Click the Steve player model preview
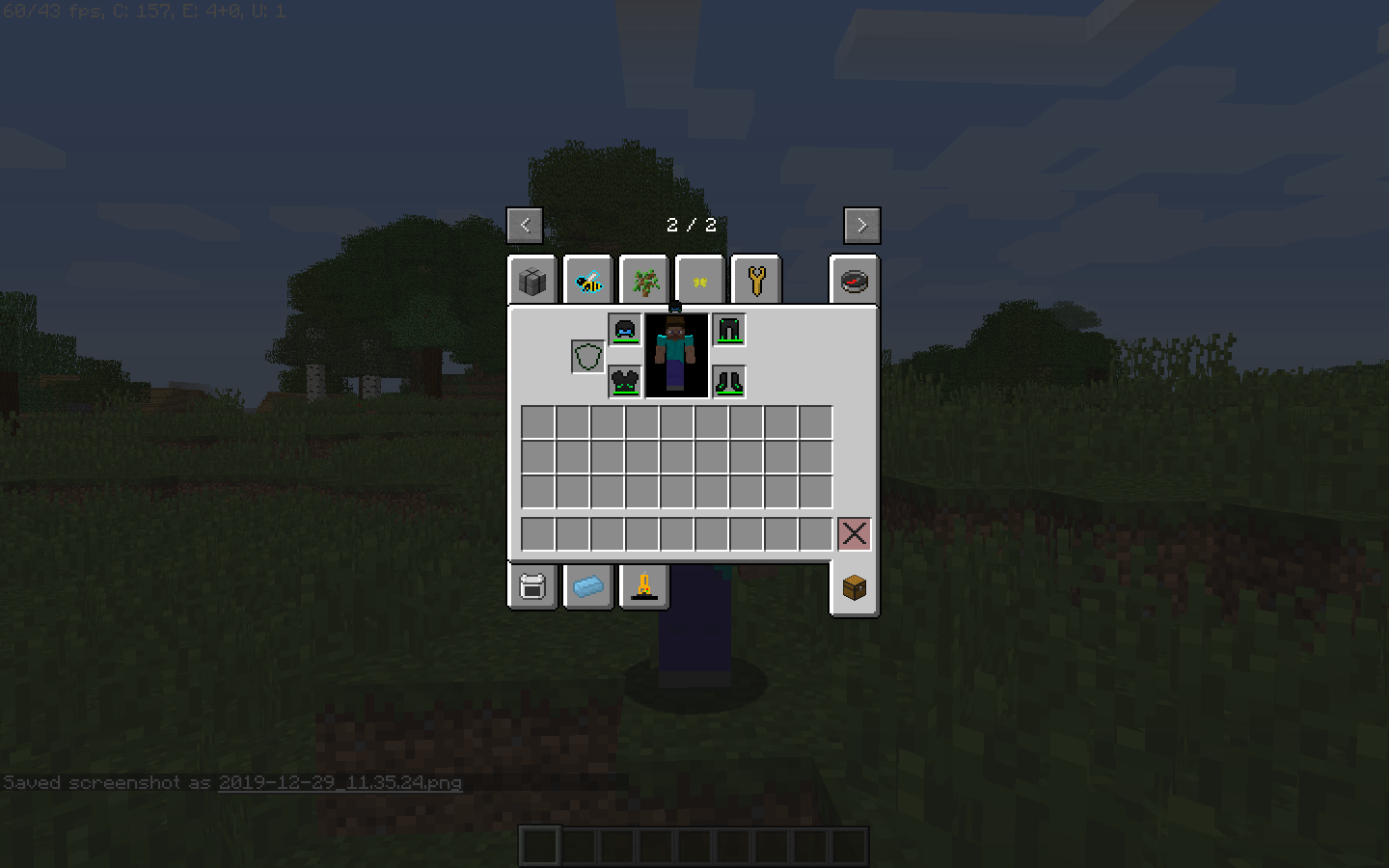The height and width of the screenshot is (868, 1389). [675, 355]
